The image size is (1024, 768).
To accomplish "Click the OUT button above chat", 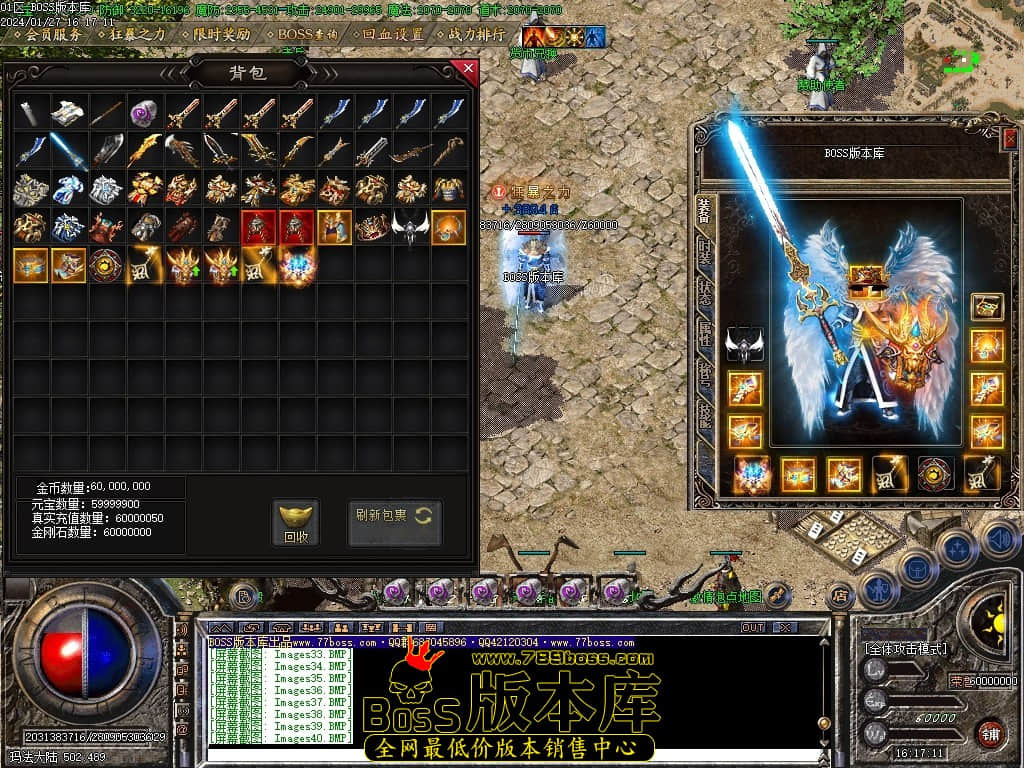I will 752,627.
